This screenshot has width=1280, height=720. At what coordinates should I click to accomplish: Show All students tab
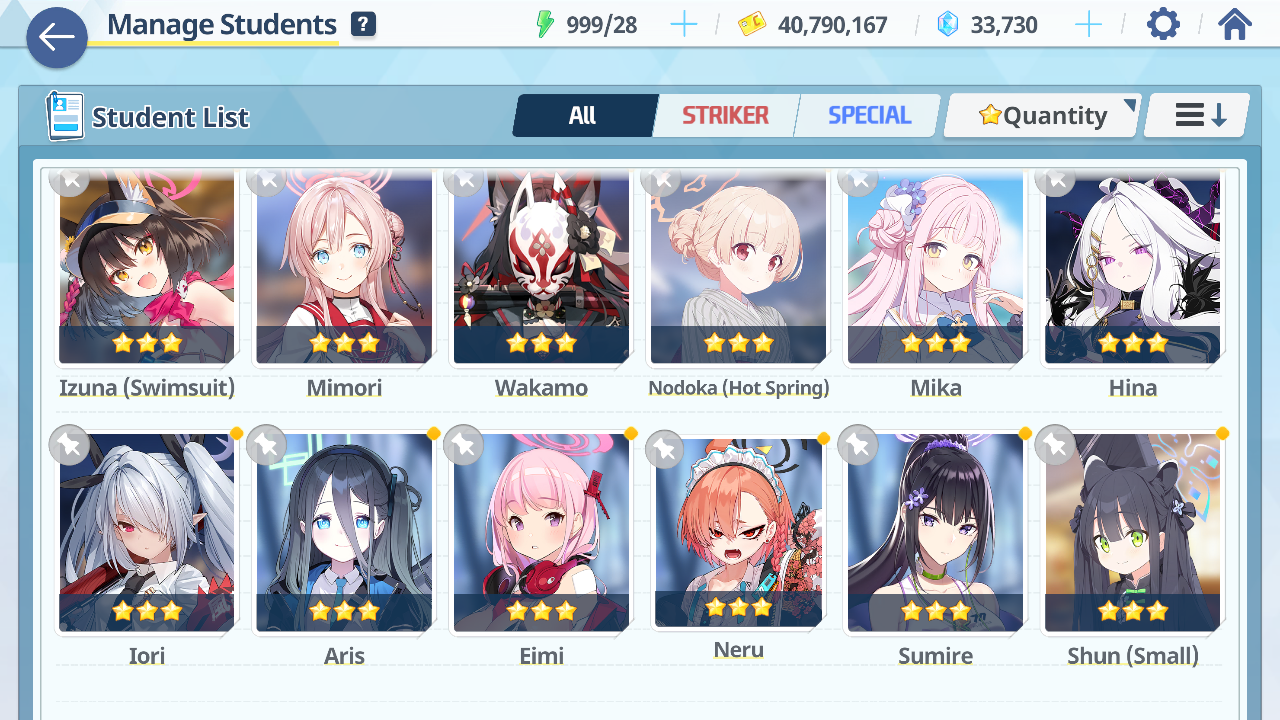[583, 116]
